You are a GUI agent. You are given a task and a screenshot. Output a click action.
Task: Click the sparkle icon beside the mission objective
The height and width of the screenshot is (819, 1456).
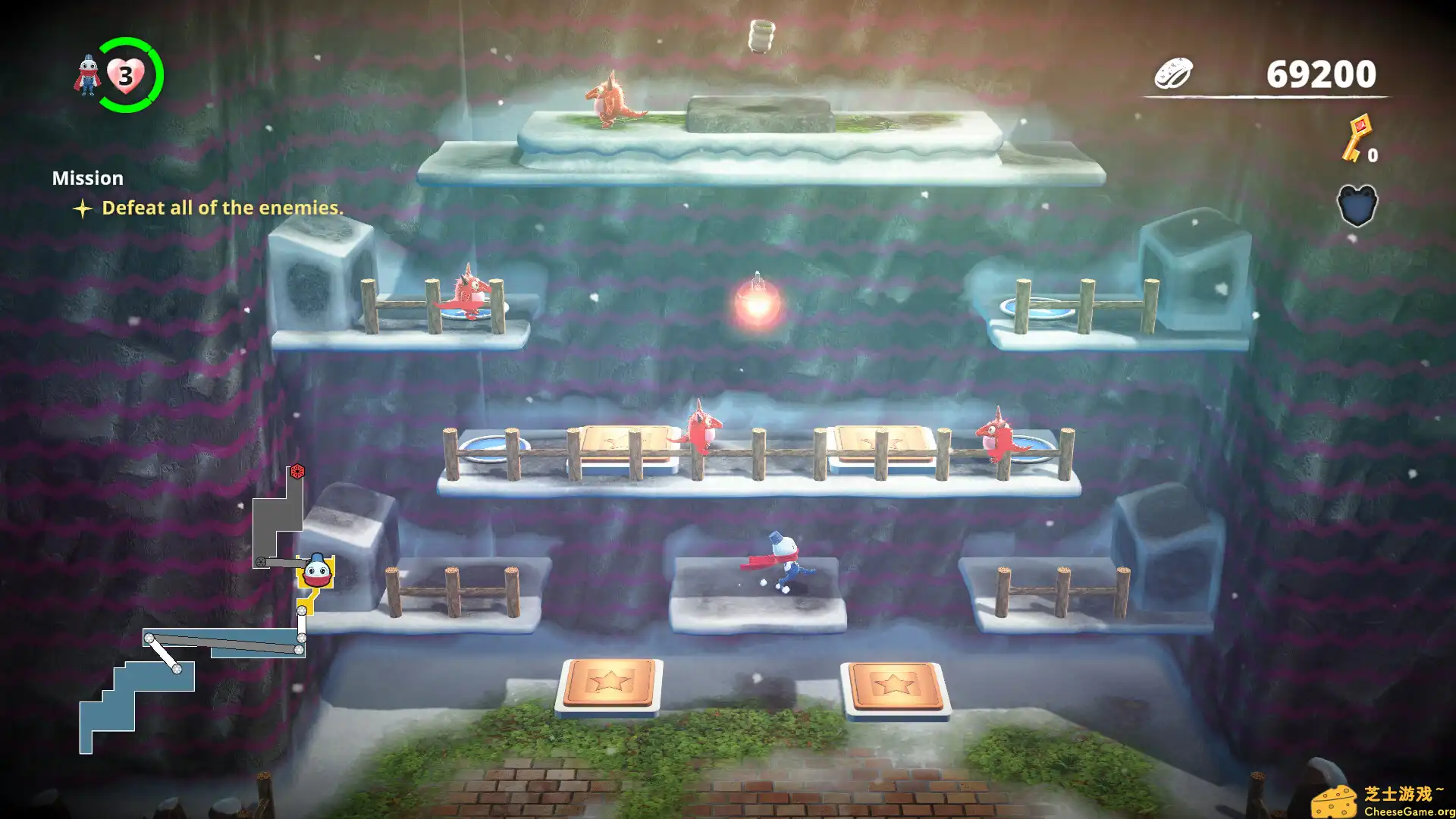pyautogui.click(x=83, y=207)
